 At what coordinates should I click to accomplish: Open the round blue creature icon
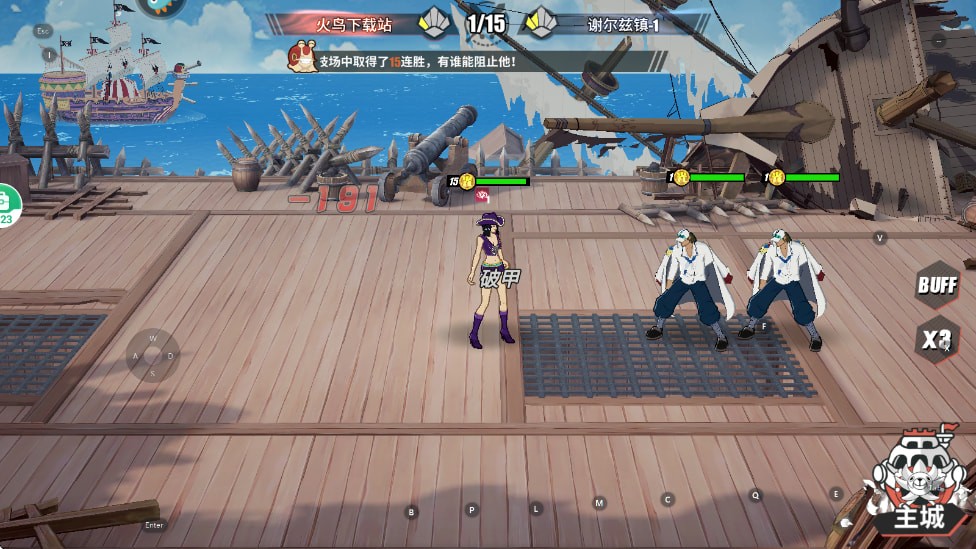coord(163,5)
